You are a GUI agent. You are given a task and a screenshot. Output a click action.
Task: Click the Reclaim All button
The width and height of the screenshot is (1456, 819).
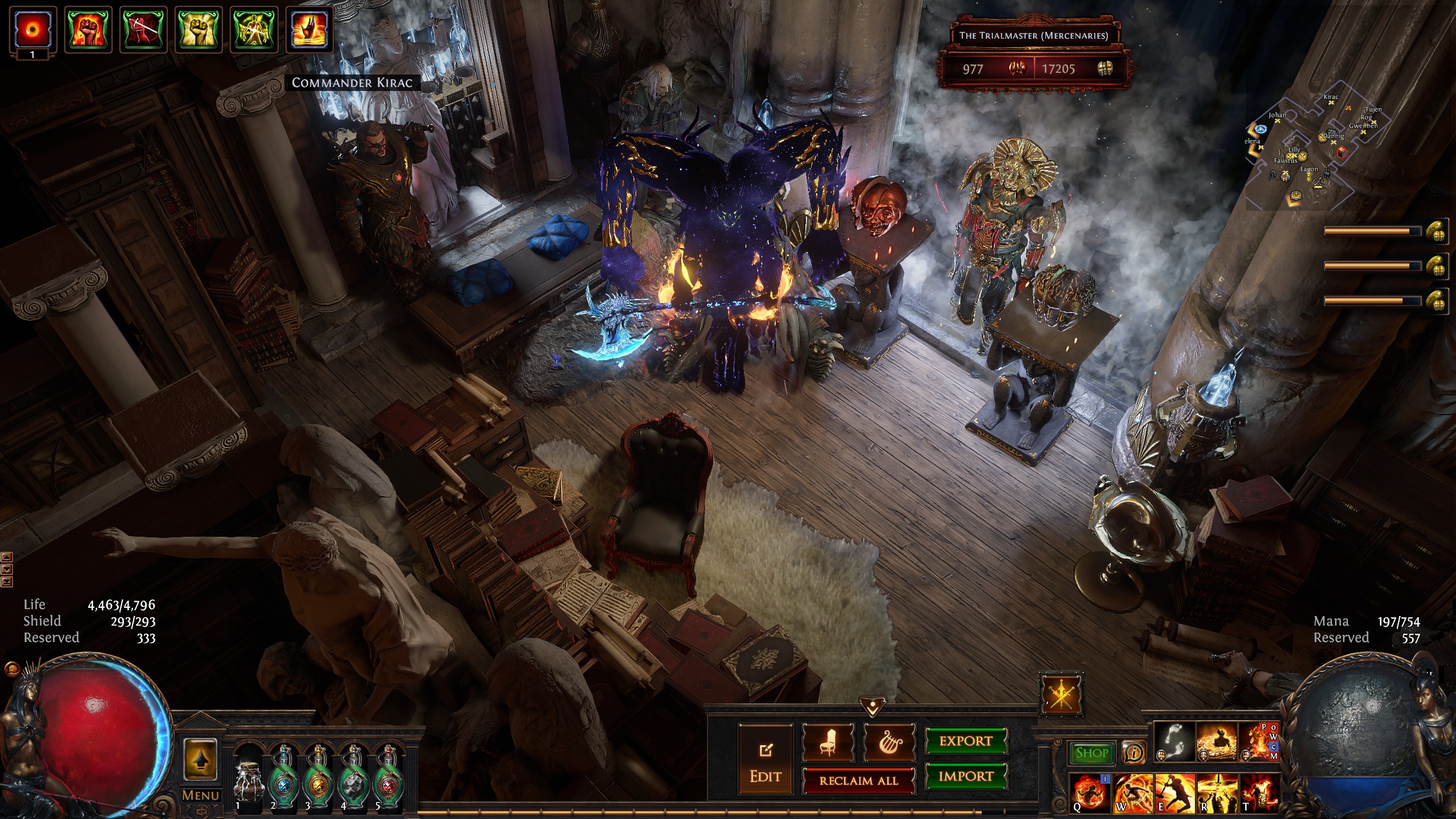(858, 781)
